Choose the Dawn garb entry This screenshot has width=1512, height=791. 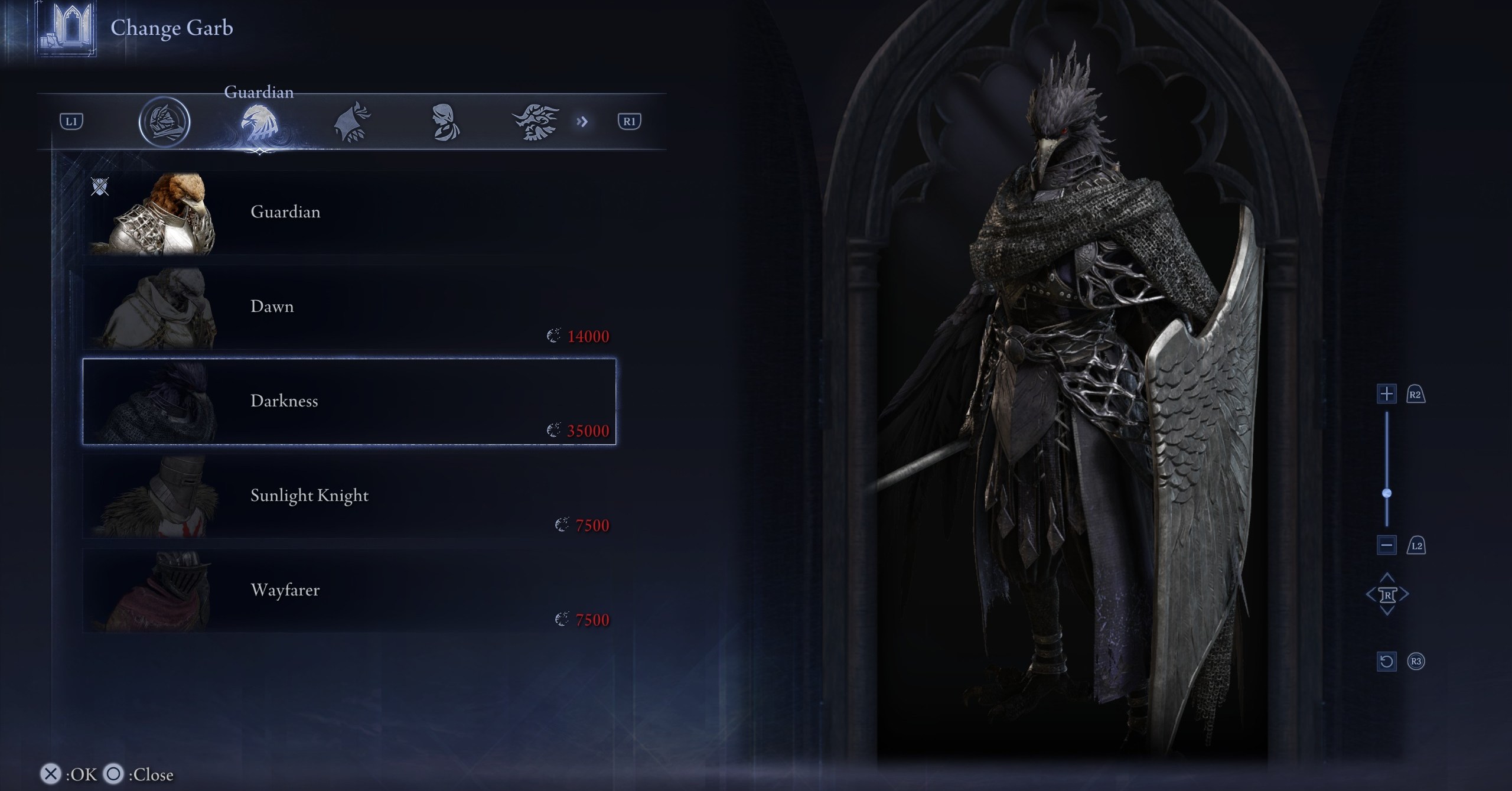[348, 307]
